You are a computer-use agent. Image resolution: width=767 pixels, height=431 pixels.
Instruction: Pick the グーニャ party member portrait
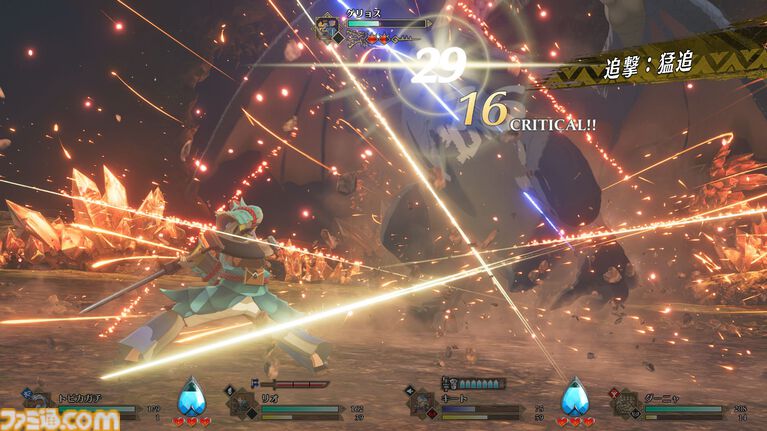pyautogui.click(x=628, y=404)
